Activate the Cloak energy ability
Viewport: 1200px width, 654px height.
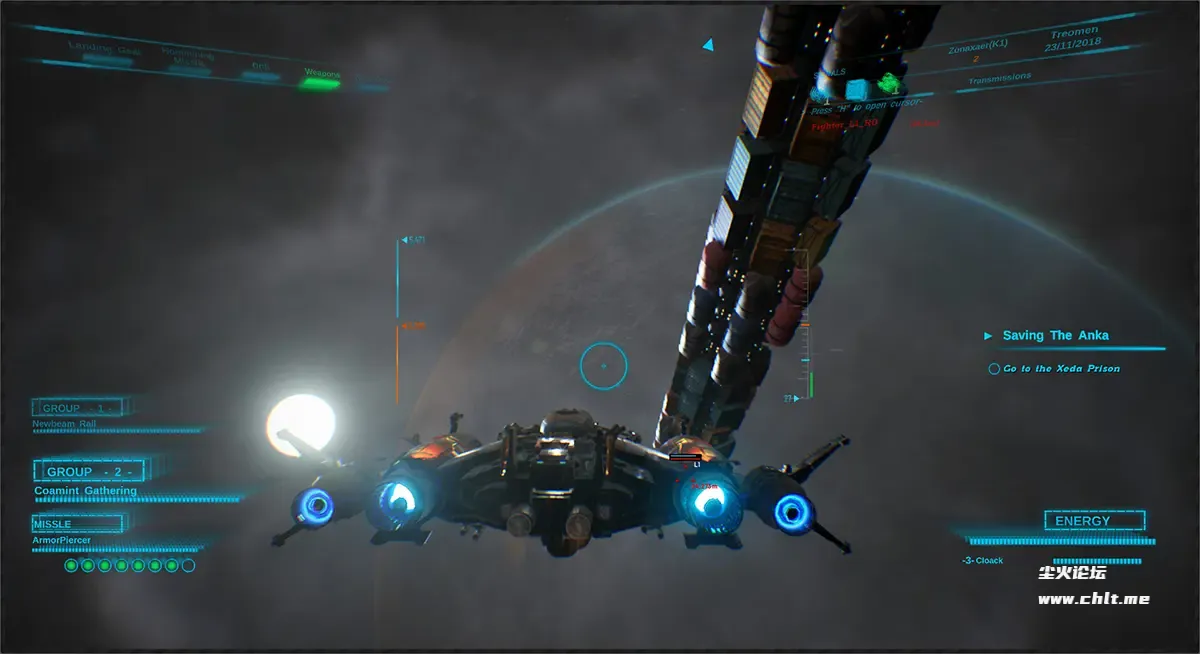coord(984,561)
